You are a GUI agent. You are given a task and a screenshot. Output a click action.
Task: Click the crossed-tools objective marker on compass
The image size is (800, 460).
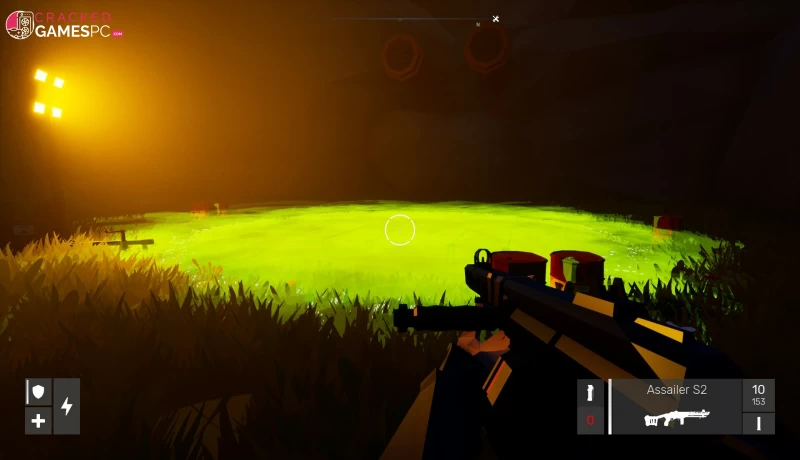click(x=495, y=19)
